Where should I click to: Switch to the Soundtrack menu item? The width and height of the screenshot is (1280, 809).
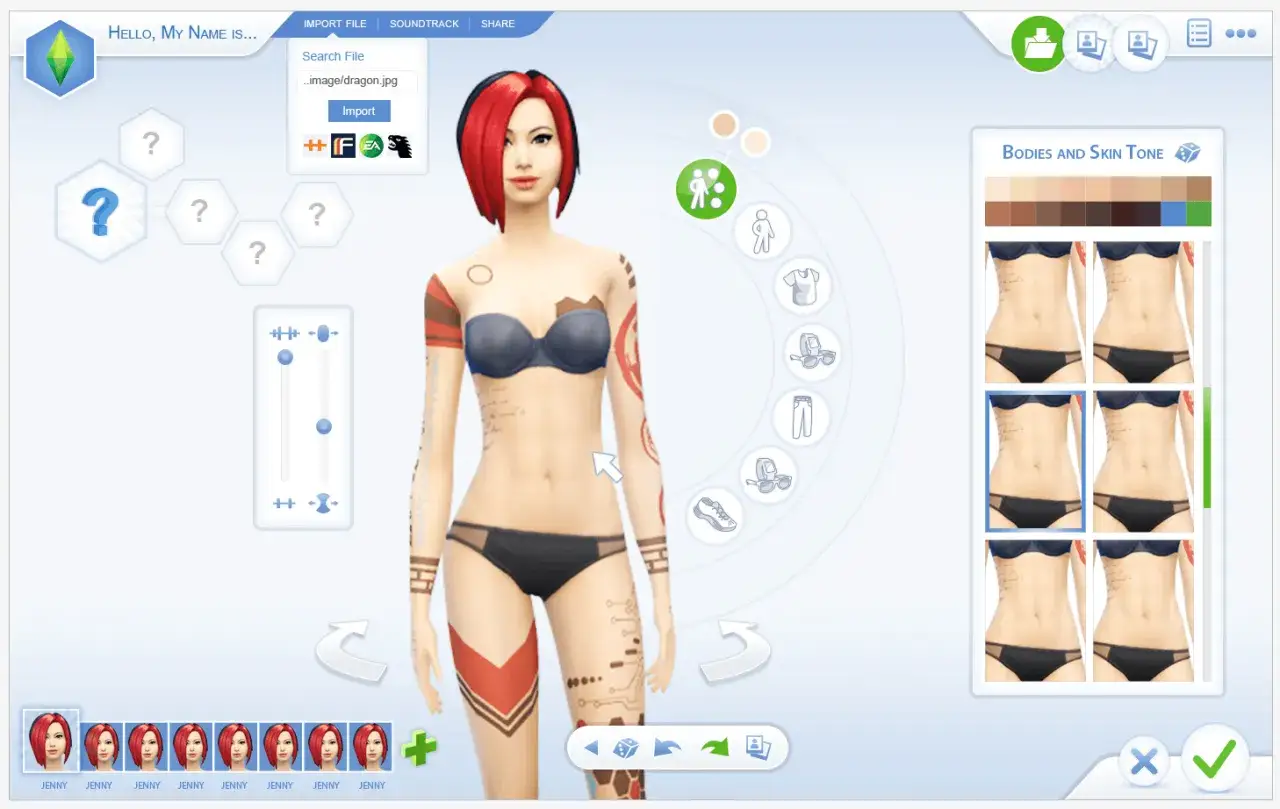point(424,23)
